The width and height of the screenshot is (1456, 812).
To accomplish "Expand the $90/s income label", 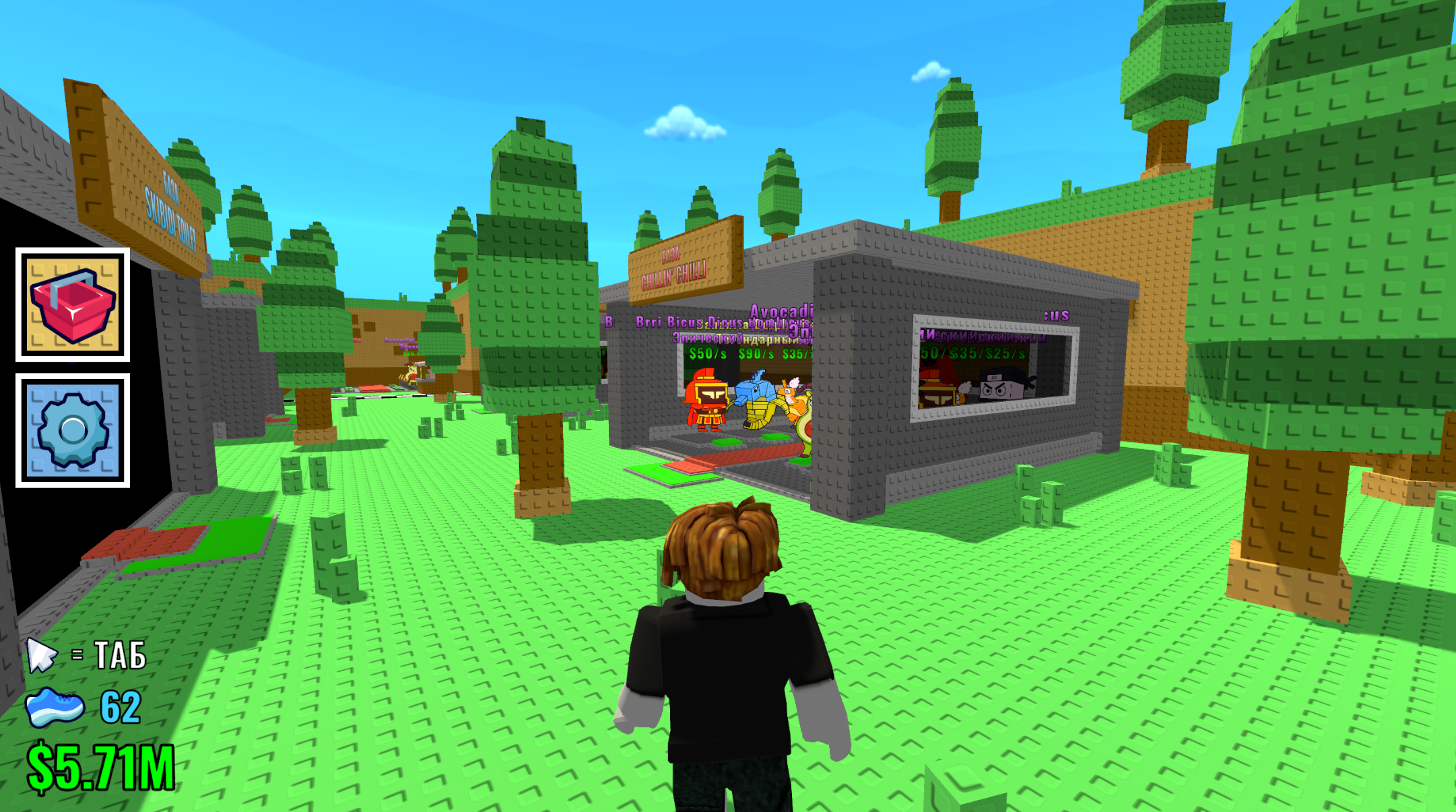I will 754,354.
